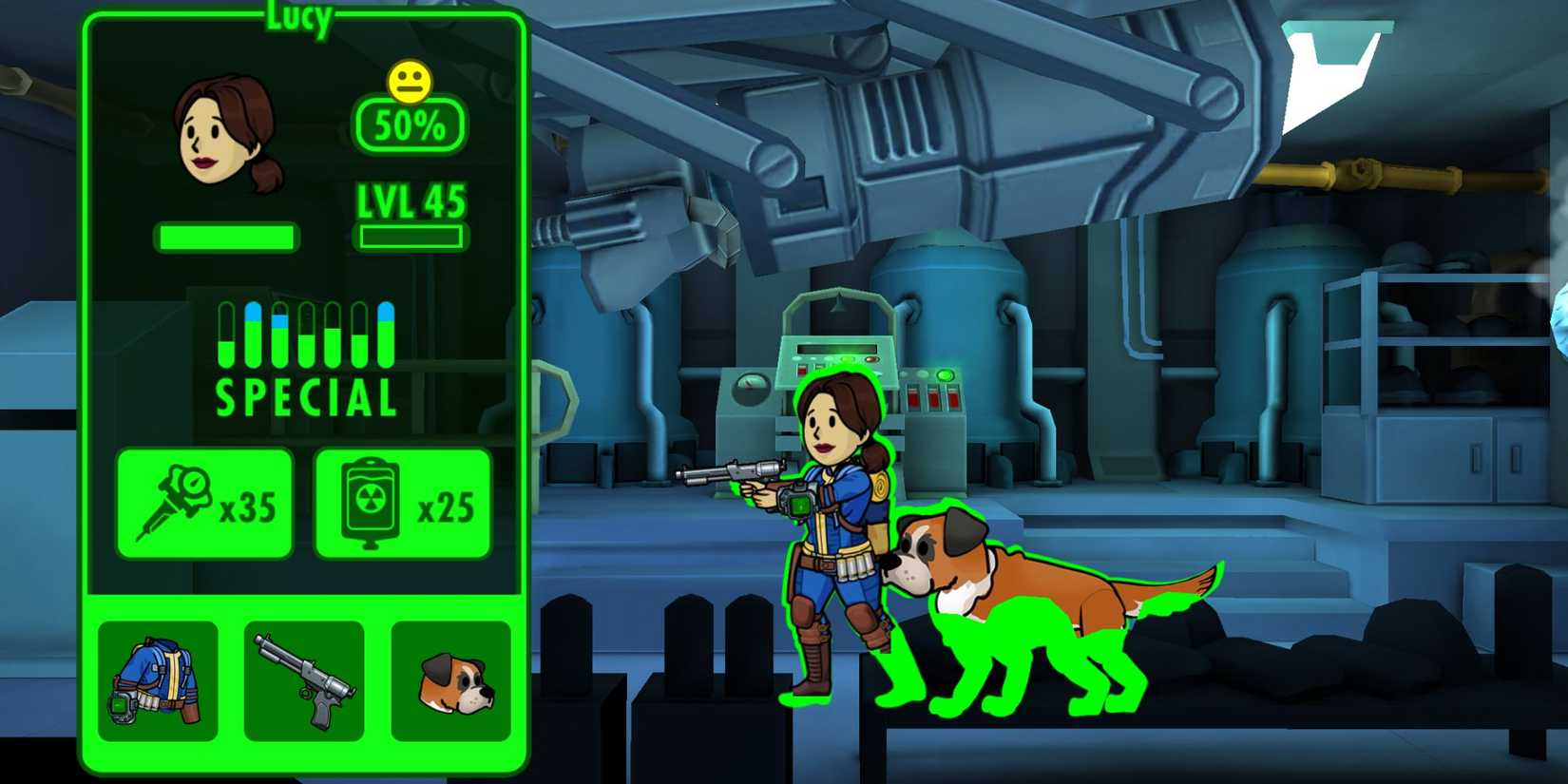Open the equipped pistol weapon slot
The width and height of the screenshot is (1568, 784).
(304, 680)
